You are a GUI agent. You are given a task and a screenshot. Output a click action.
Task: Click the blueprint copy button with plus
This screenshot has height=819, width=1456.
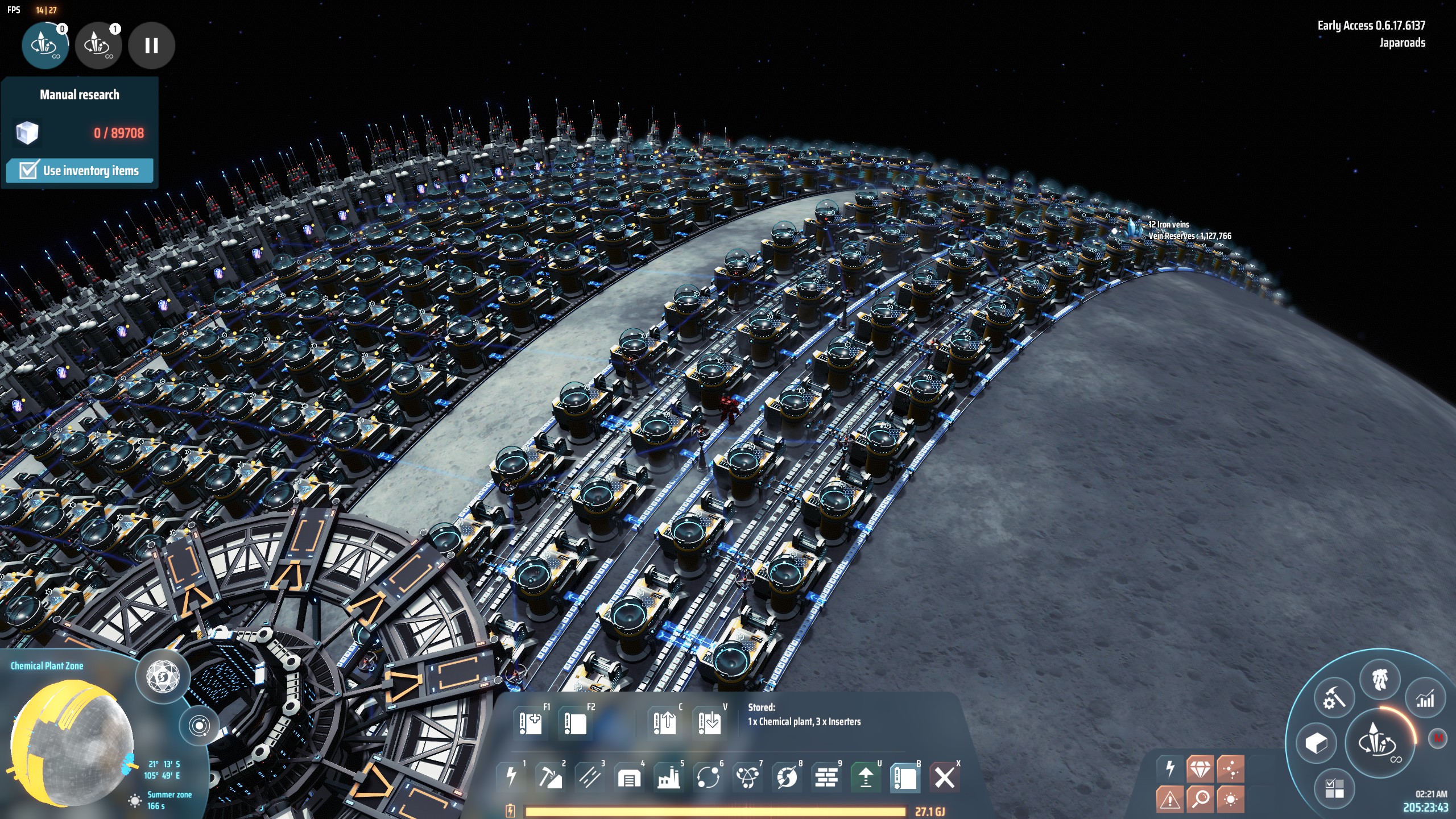click(531, 723)
